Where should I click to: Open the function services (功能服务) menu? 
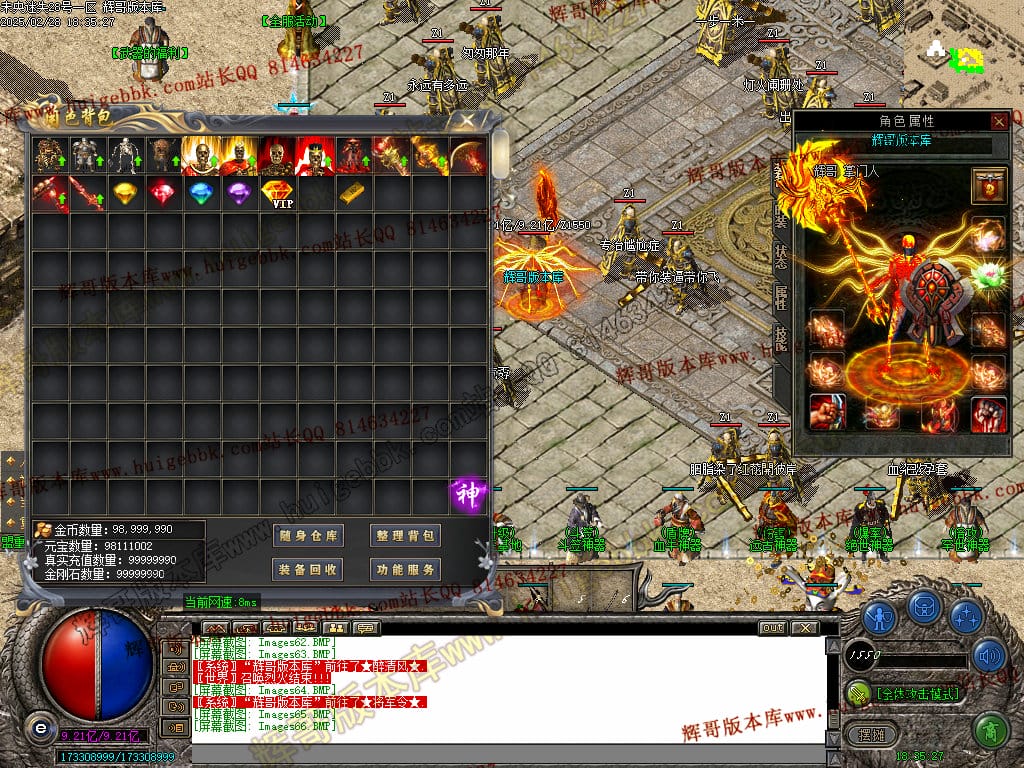pos(405,570)
